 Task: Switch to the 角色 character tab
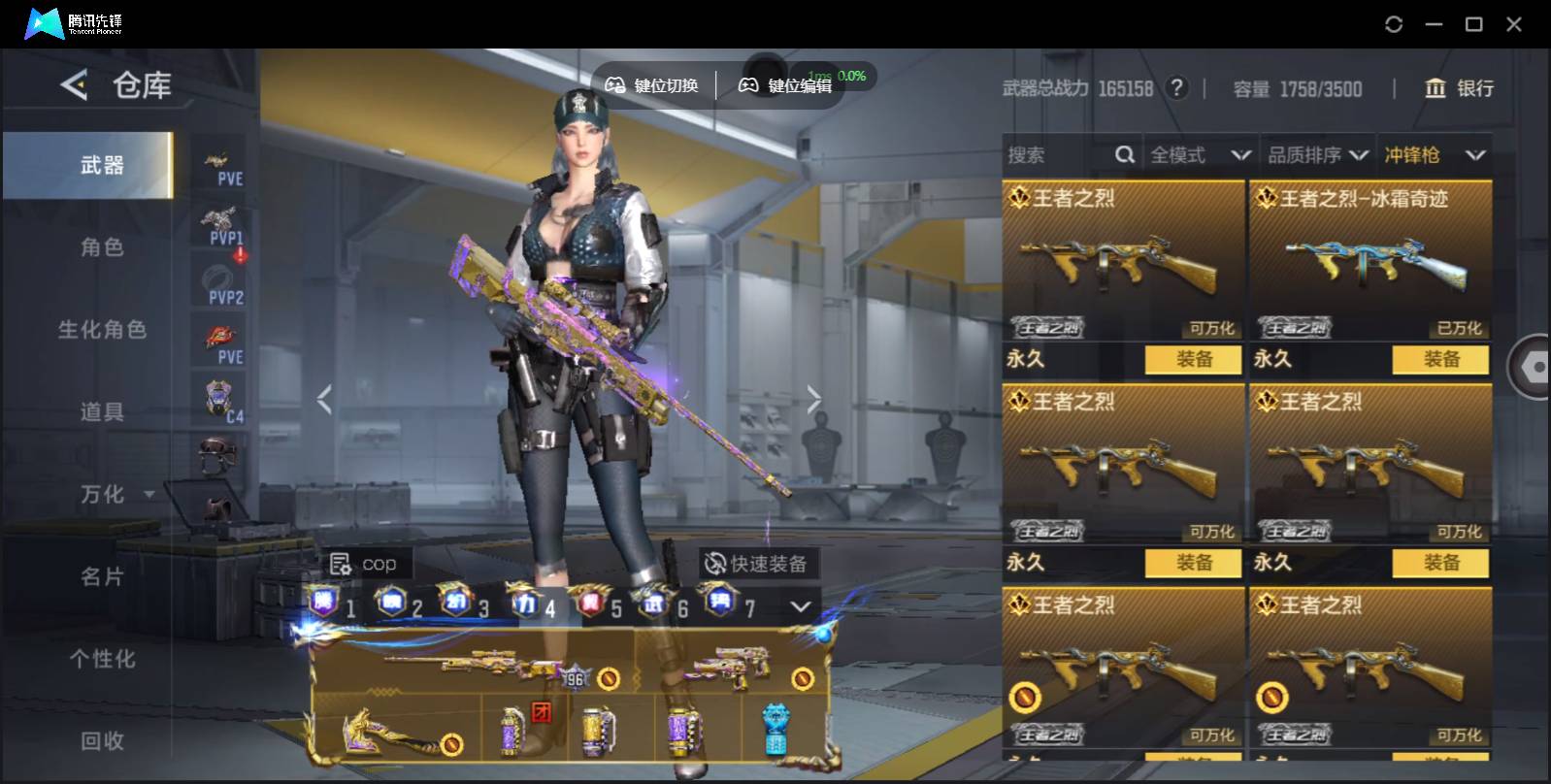(102, 247)
